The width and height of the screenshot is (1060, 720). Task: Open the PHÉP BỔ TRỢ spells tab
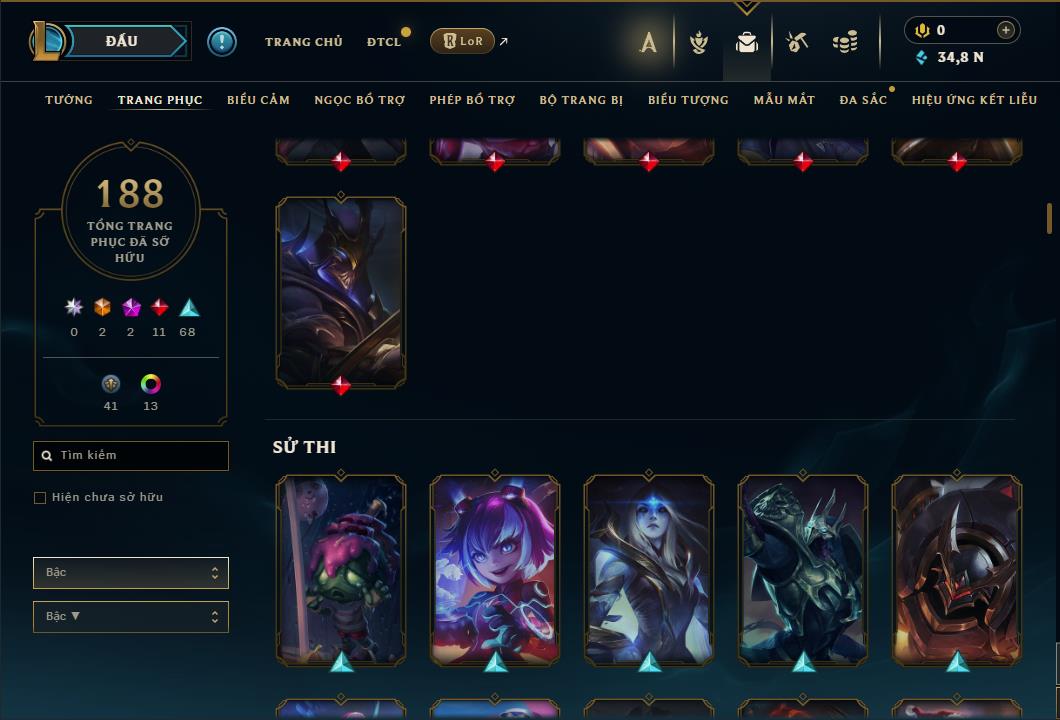[472, 100]
